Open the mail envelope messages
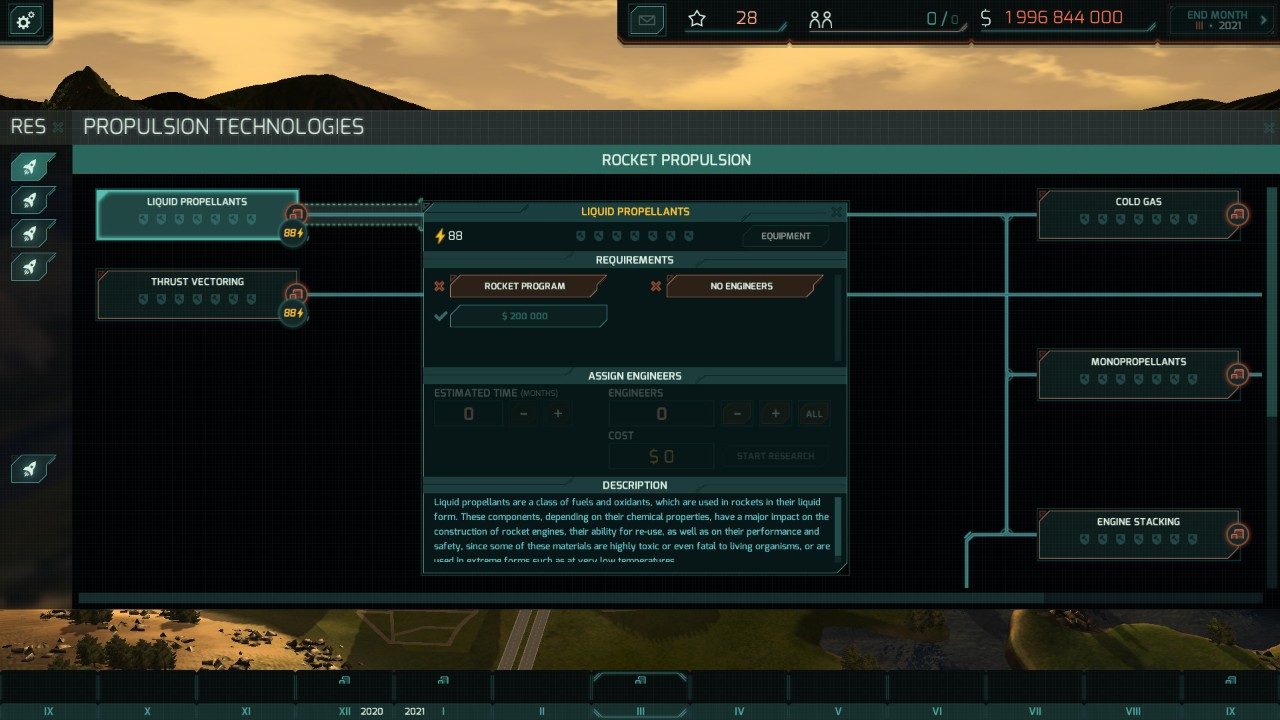Image resolution: width=1280 pixels, height=720 pixels. tap(648, 19)
